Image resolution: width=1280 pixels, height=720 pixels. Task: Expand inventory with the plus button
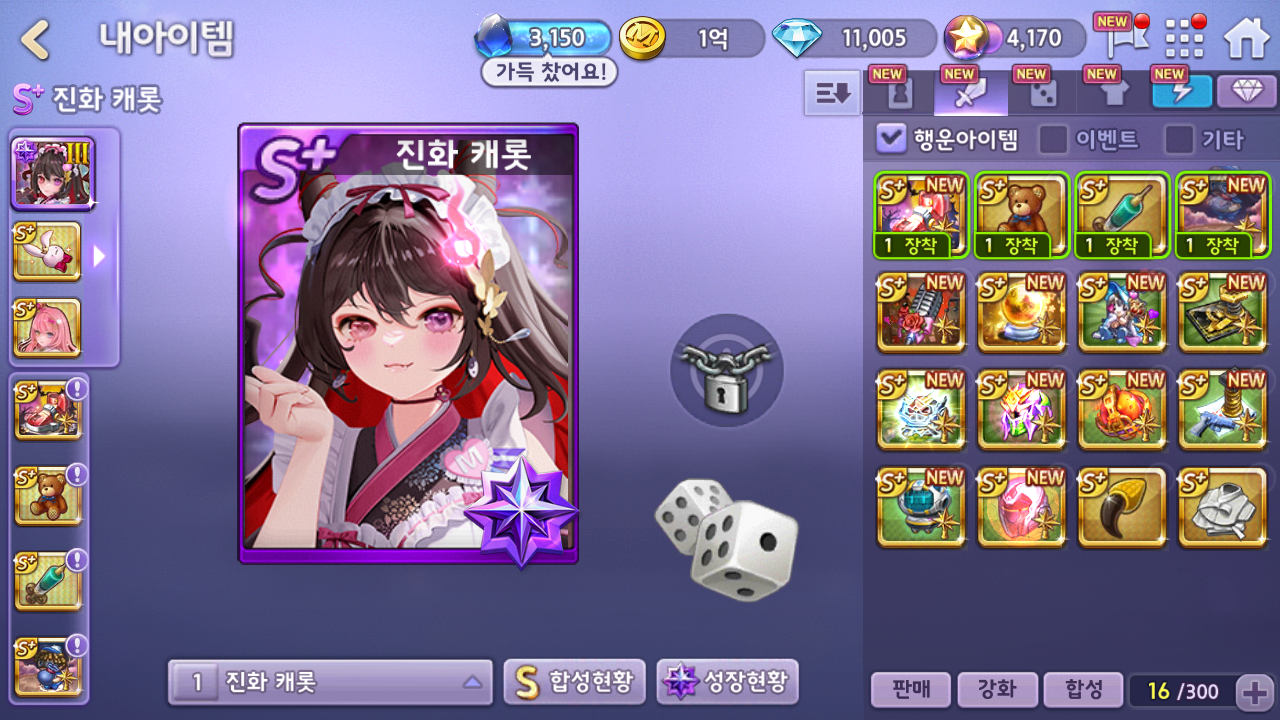tap(1254, 691)
